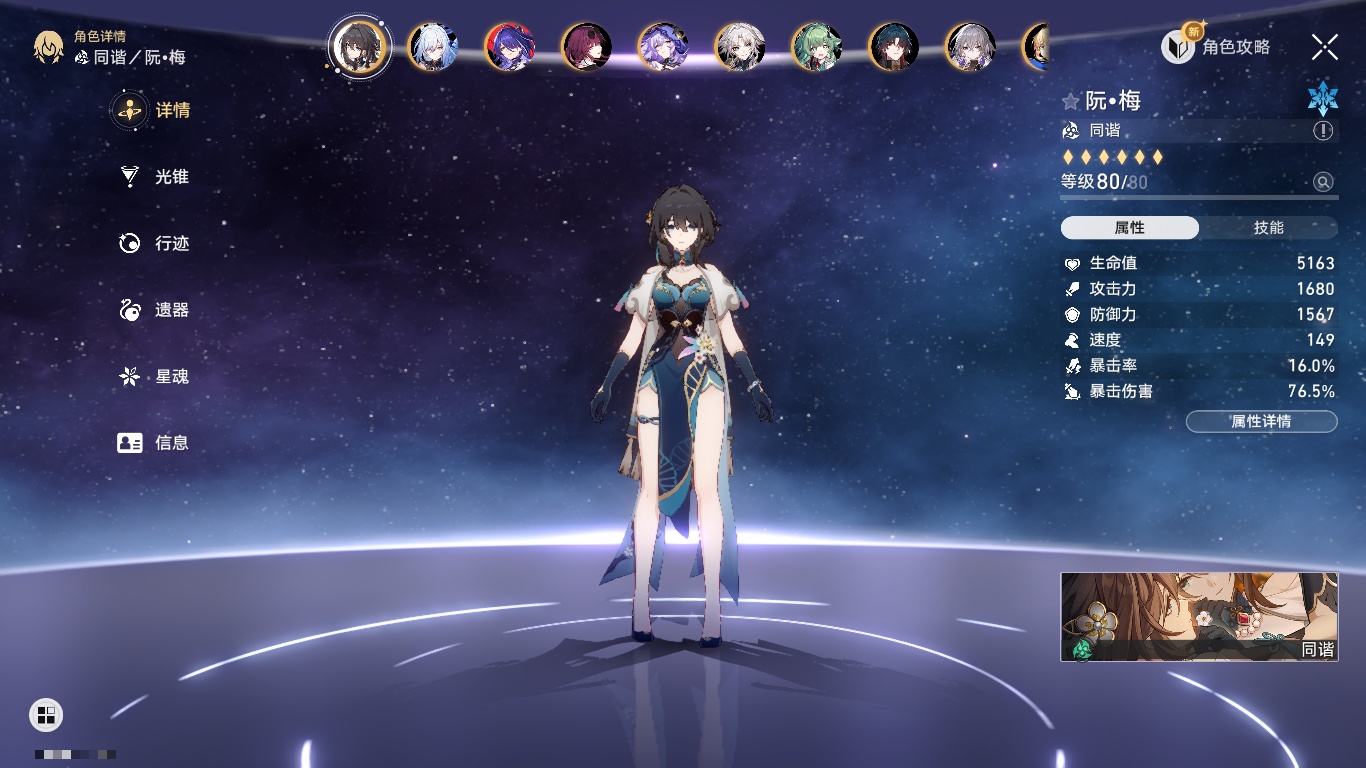
Task: Toggle the favorite star beside 阮•梅
Action: coord(1071,101)
